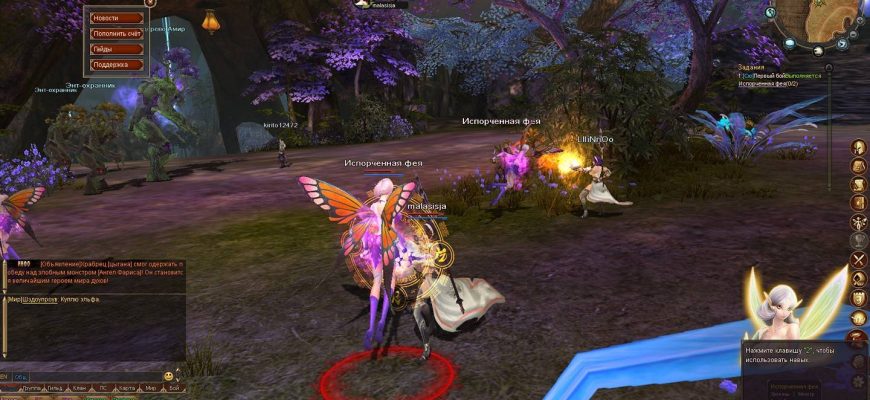870x400 pixels.
Task: Switch chat to the Гильд tab
Action: [x=54, y=387]
